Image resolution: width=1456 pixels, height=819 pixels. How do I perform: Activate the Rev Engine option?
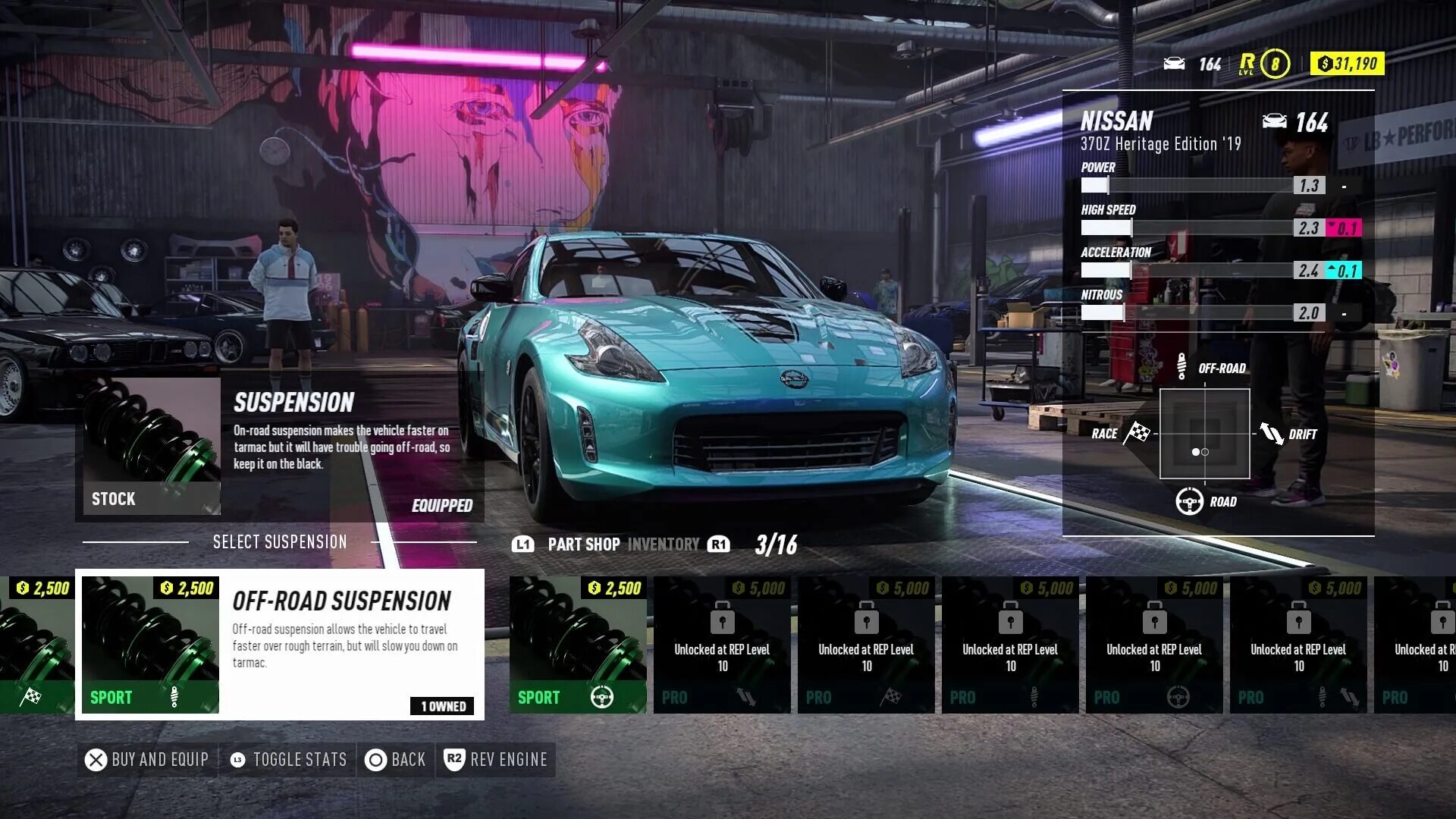point(496,760)
